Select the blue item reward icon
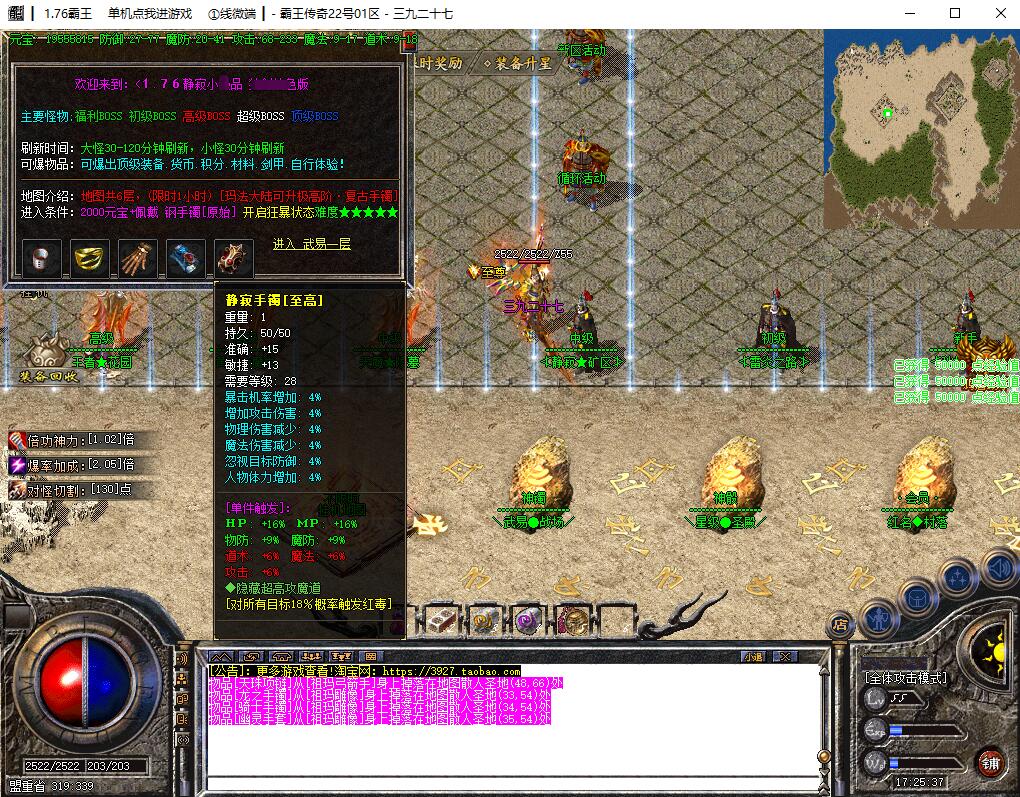Image resolution: width=1020 pixels, height=797 pixels. [186, 258]
